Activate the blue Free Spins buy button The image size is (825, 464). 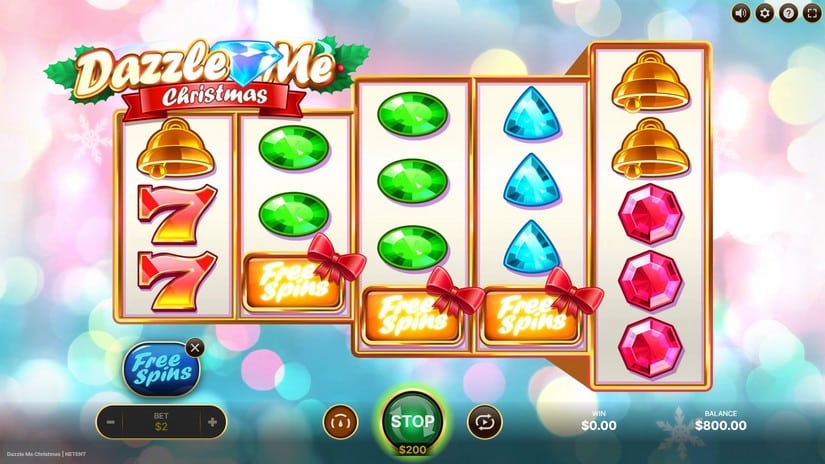pos(160,369)
